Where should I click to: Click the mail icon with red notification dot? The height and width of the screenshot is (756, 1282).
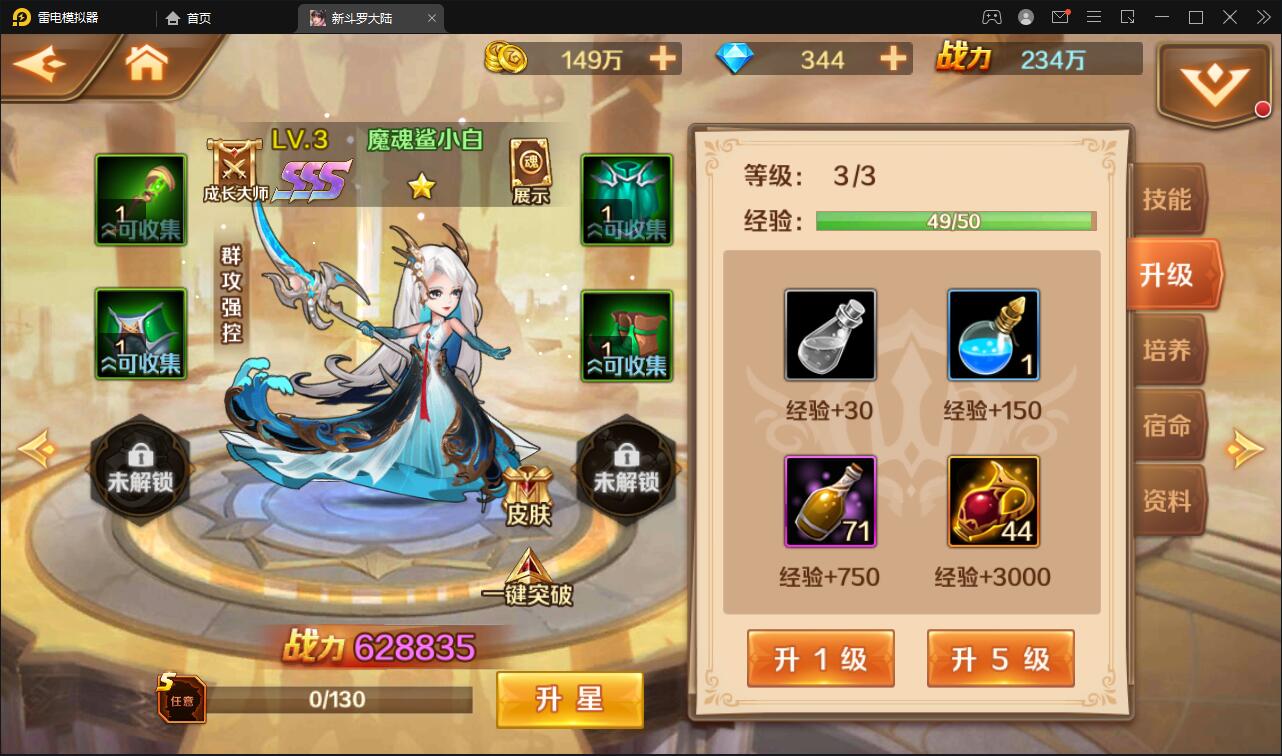coord(1062,17)
